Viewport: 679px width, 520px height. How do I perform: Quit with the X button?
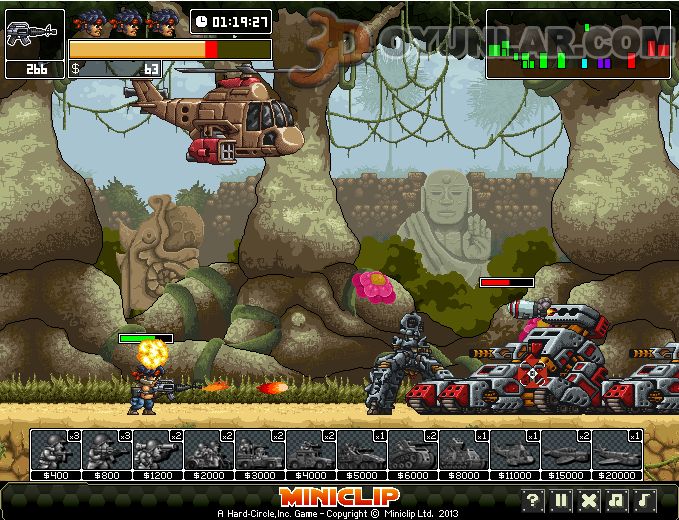pyautogui.click(x=590, y=500)
